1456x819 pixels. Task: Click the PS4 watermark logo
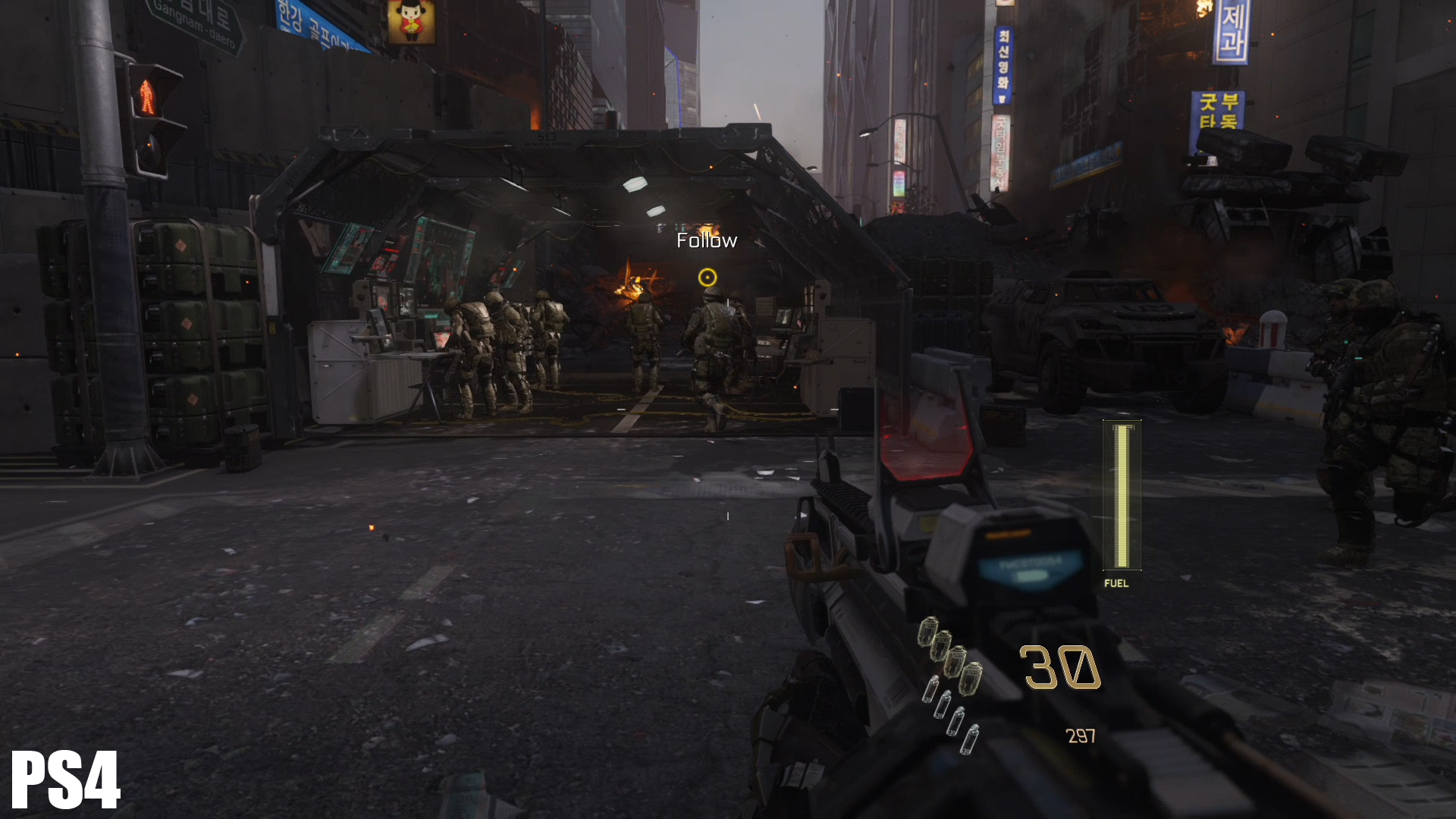66,780
